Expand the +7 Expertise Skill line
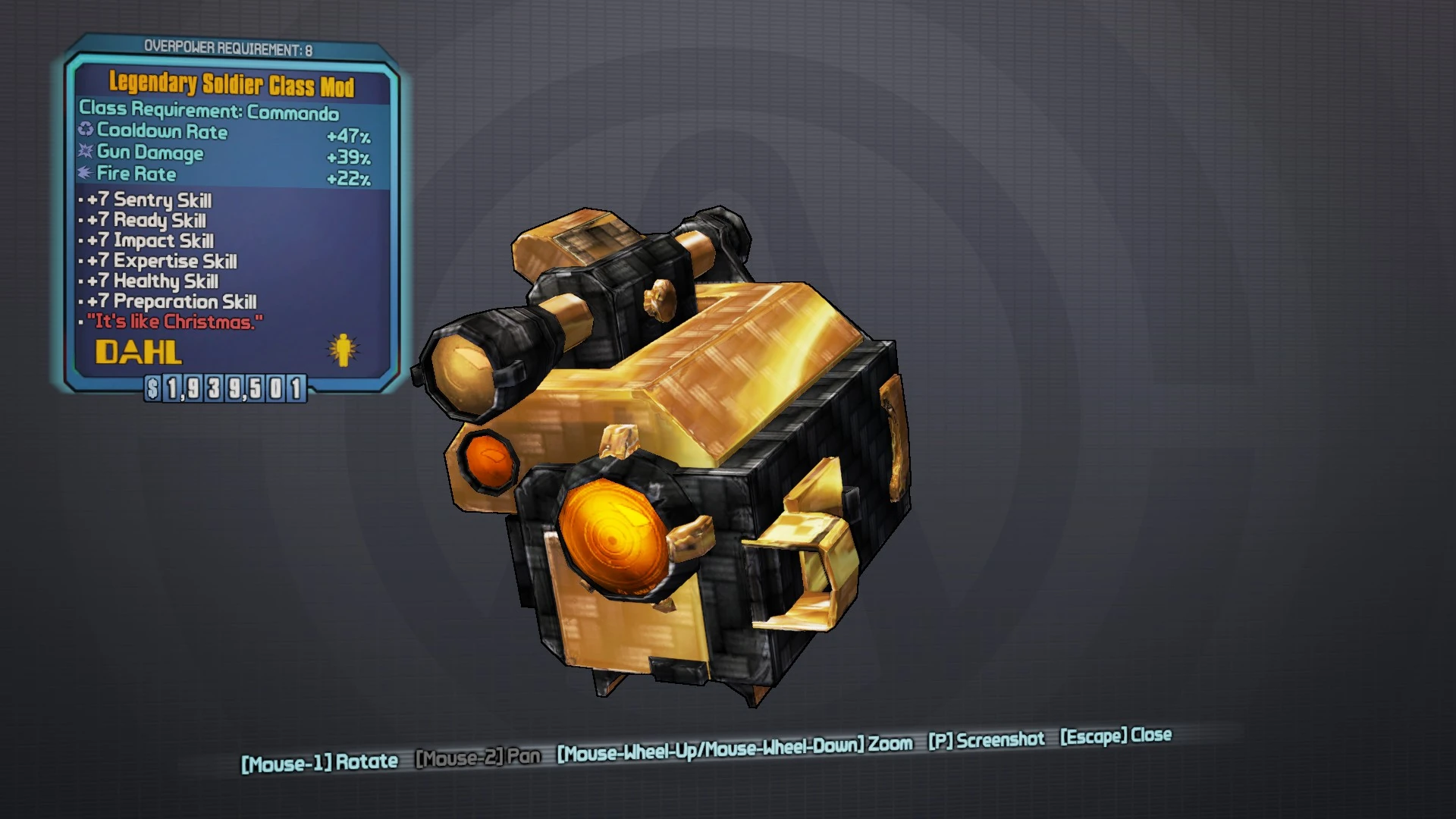The height and width of the screenshot is (819, 1456). 155,262
